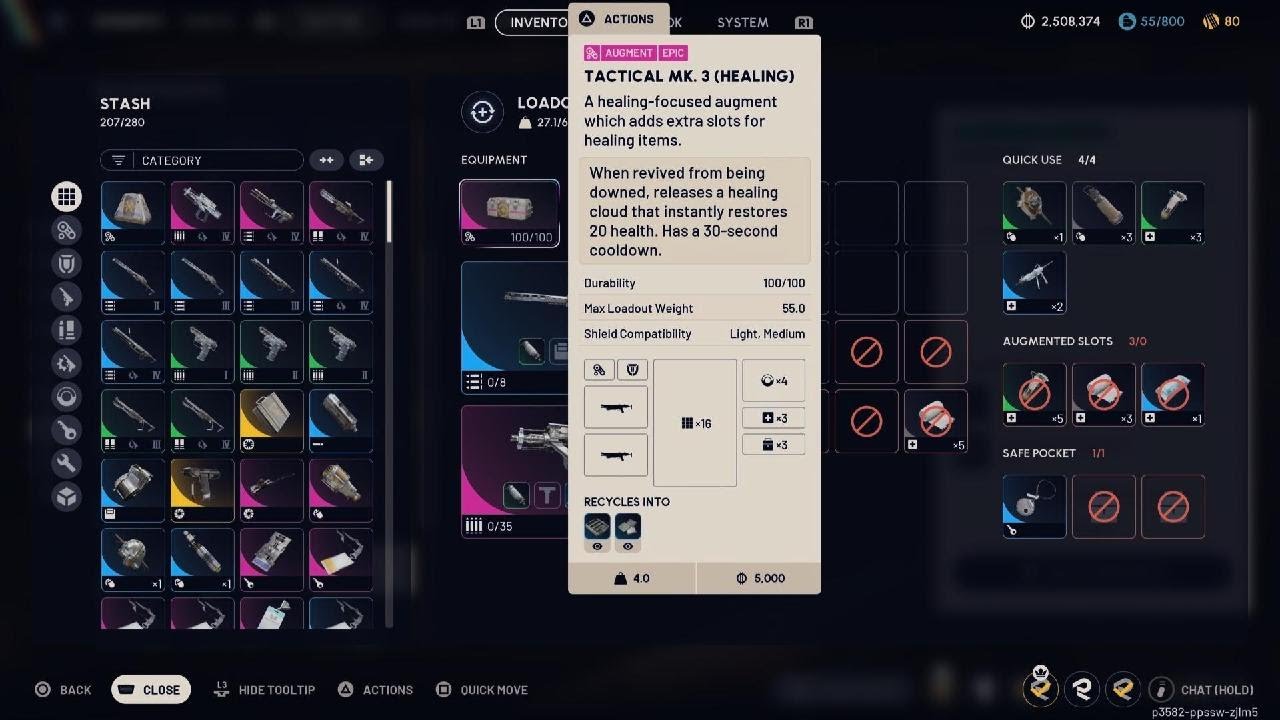Show only weapons in the stash filter
This screenshot has height=720, width=1280.
[67, 296]
